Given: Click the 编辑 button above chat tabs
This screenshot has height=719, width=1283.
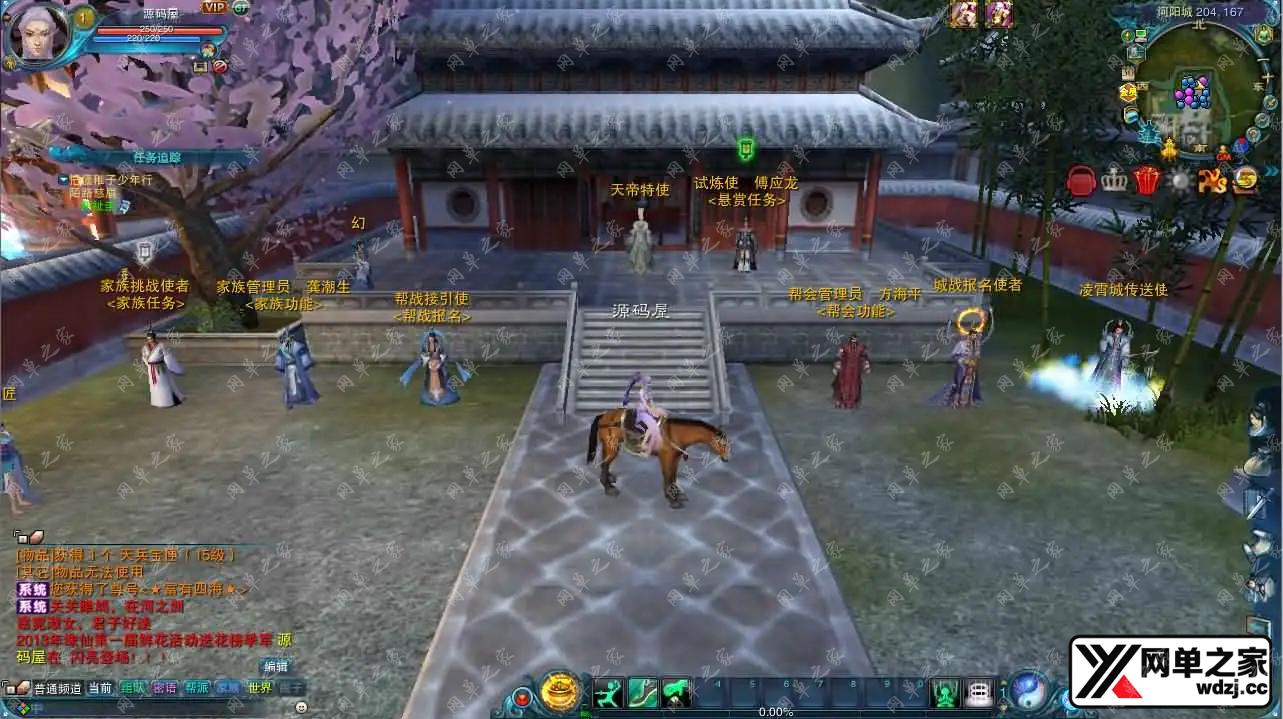Looking at the screenshot, I should (x=275, y=666).
